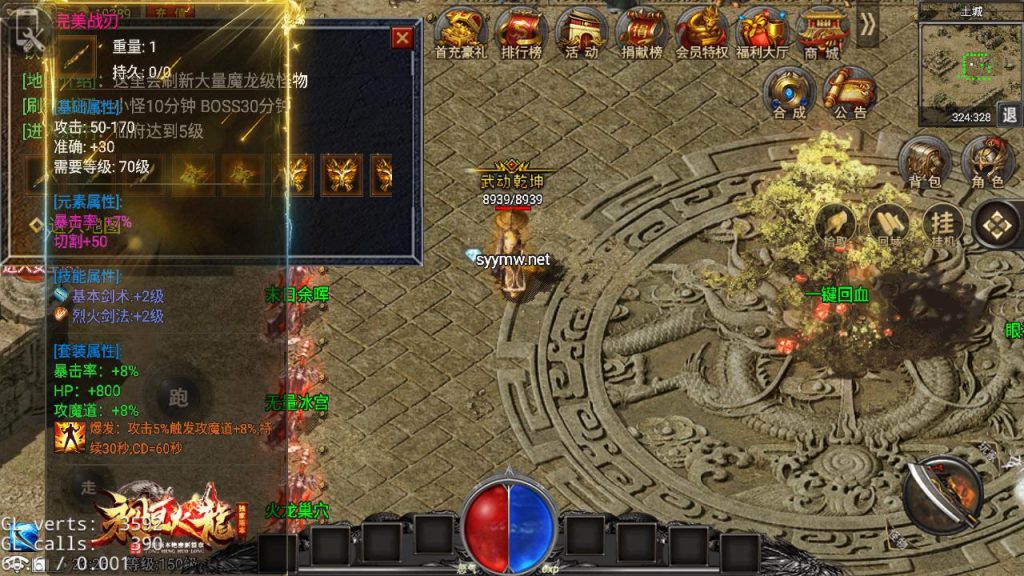This screenshot has height=576, width=1024.
Task: Tap the 跑 run button
Action: 181,398
